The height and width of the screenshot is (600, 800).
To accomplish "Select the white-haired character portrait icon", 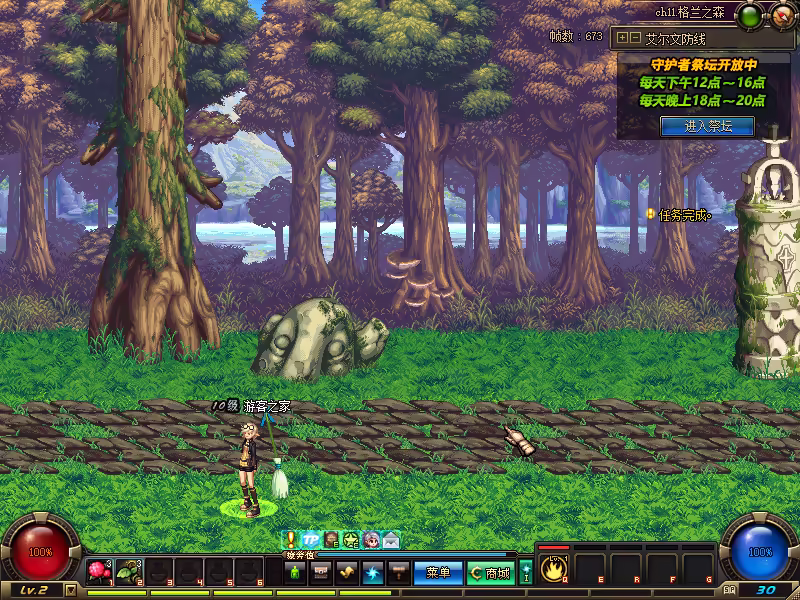I will [x=371, y=540].
